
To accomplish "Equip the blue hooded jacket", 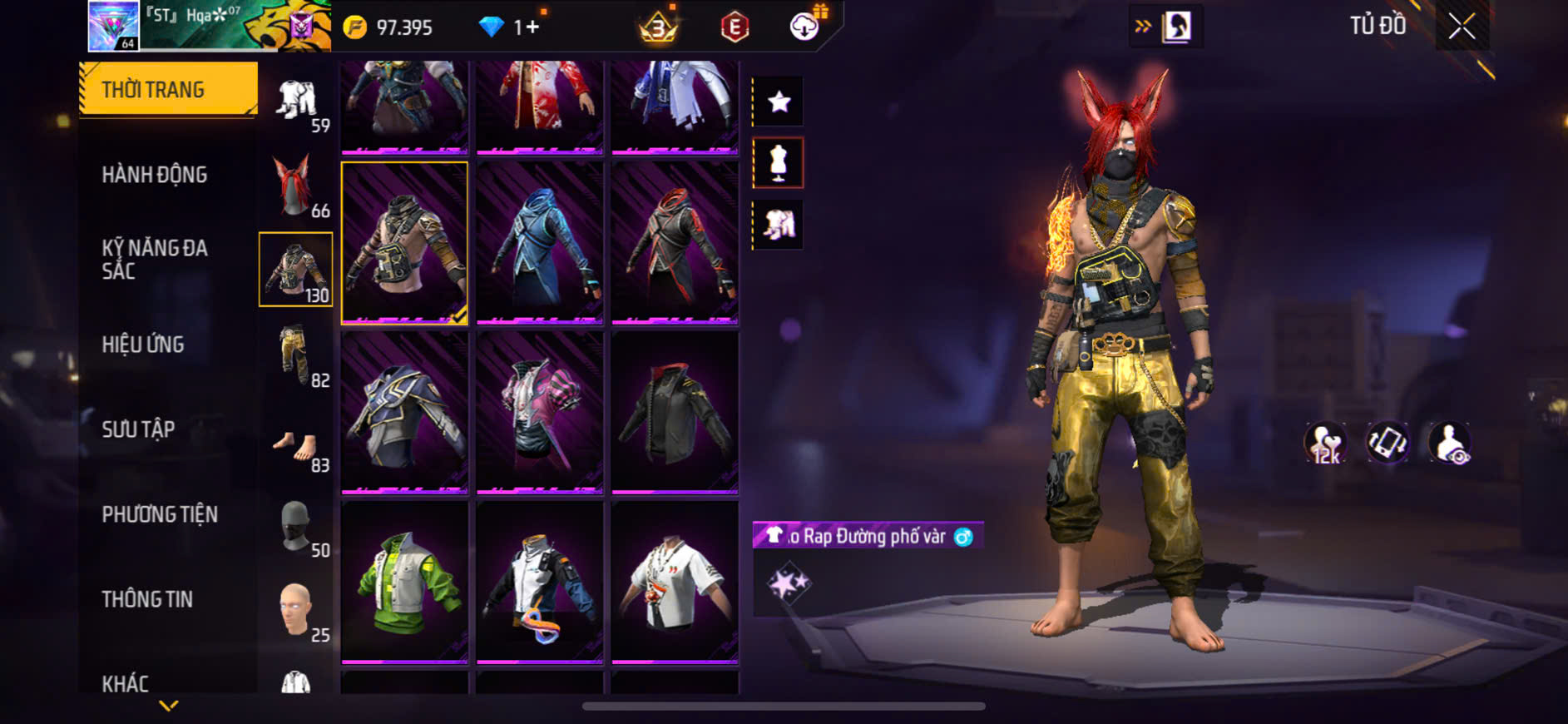I will [540, 241].
